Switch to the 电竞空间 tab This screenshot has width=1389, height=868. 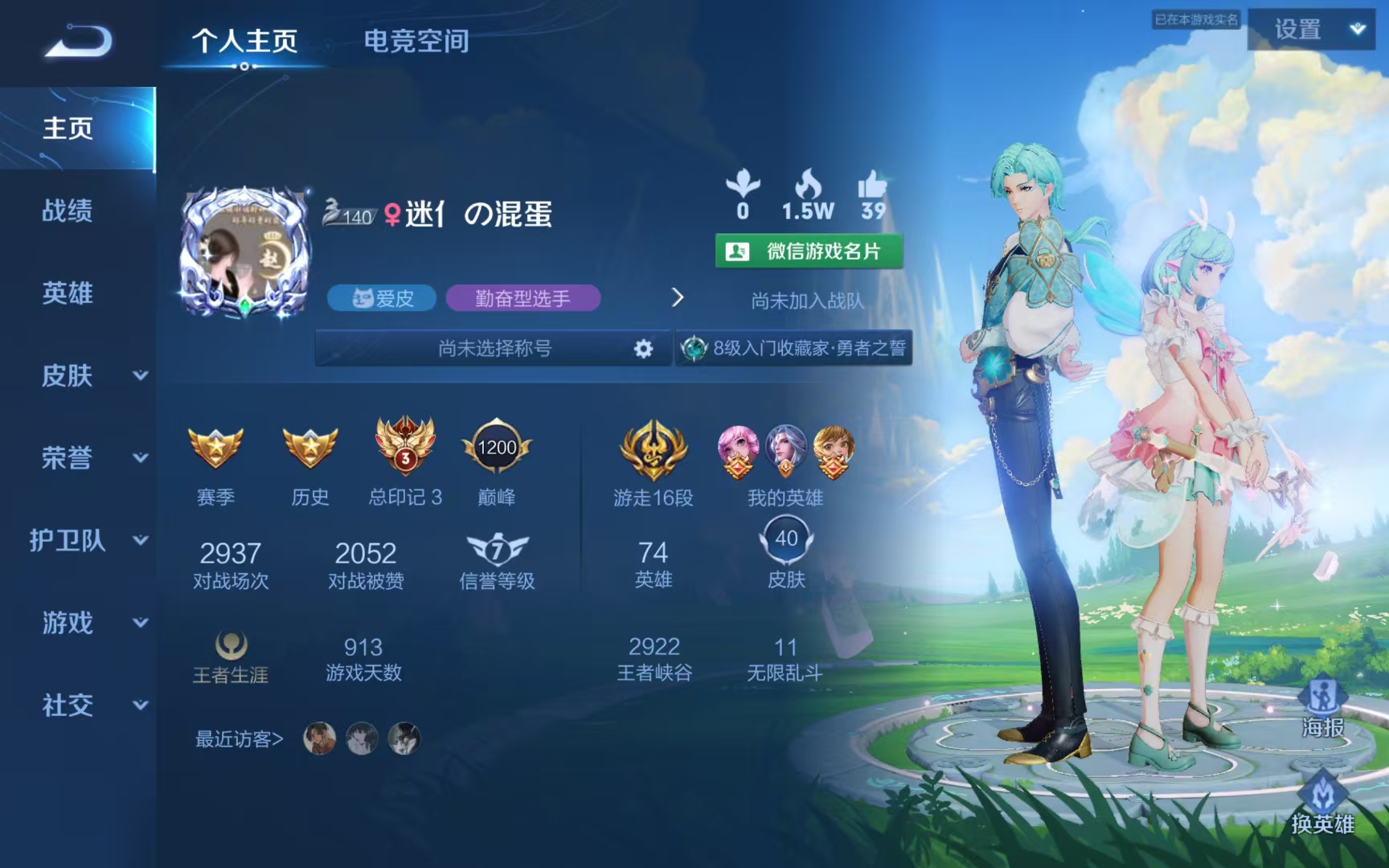417,43
